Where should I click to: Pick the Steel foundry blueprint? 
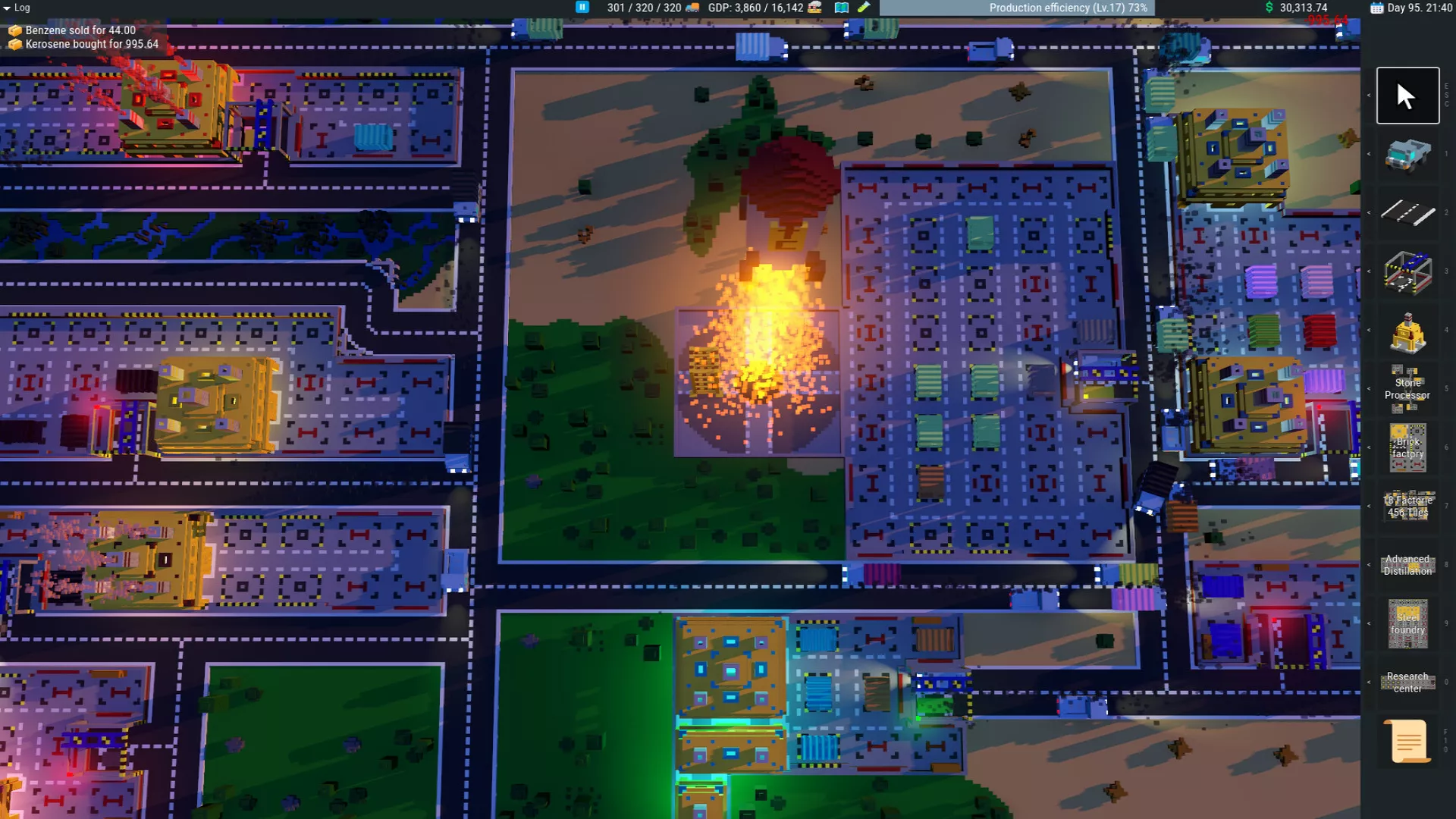point(1407,624)
